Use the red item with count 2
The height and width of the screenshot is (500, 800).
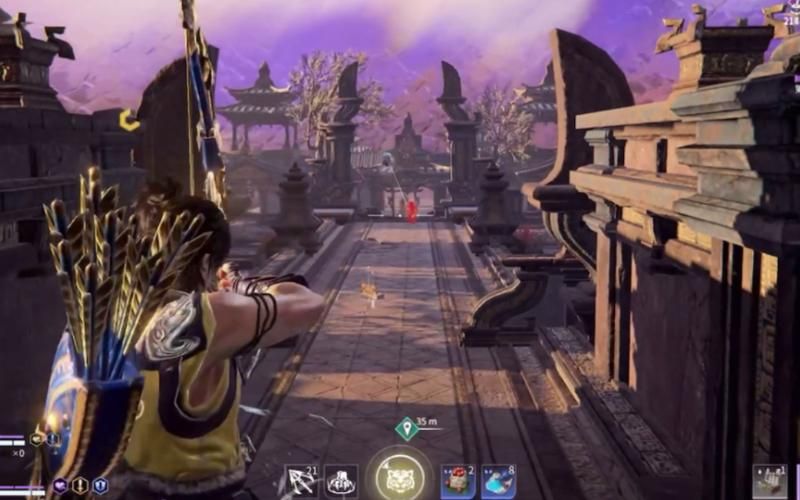[458, 481]
